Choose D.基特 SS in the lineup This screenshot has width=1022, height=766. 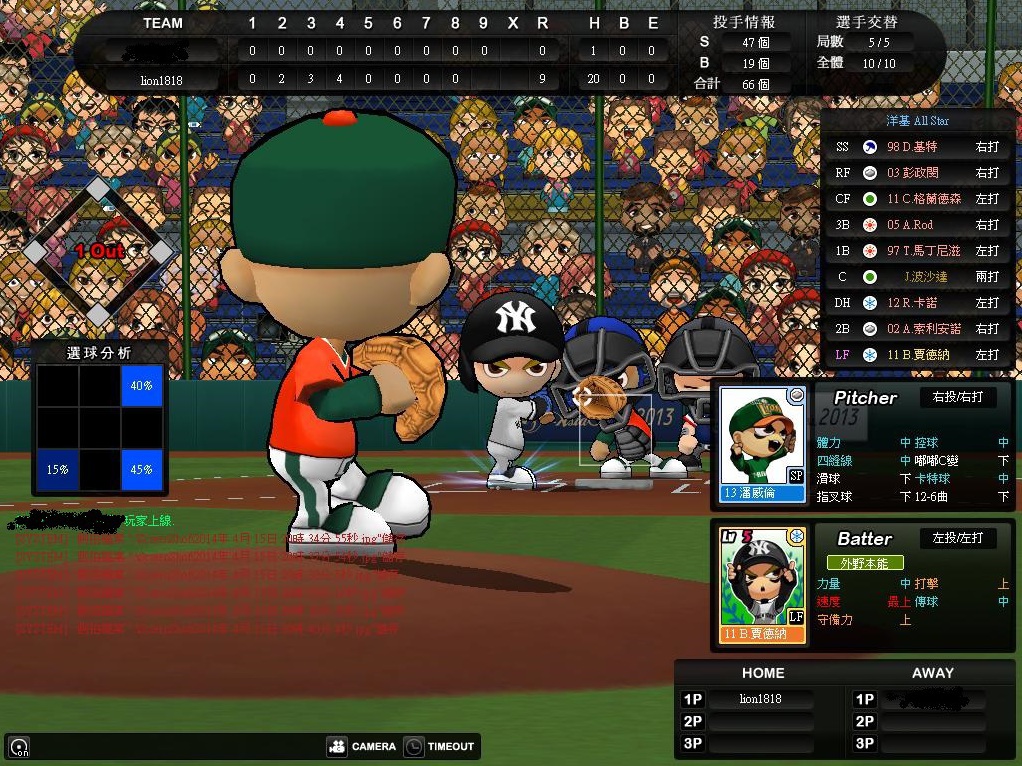coord(917,147)
